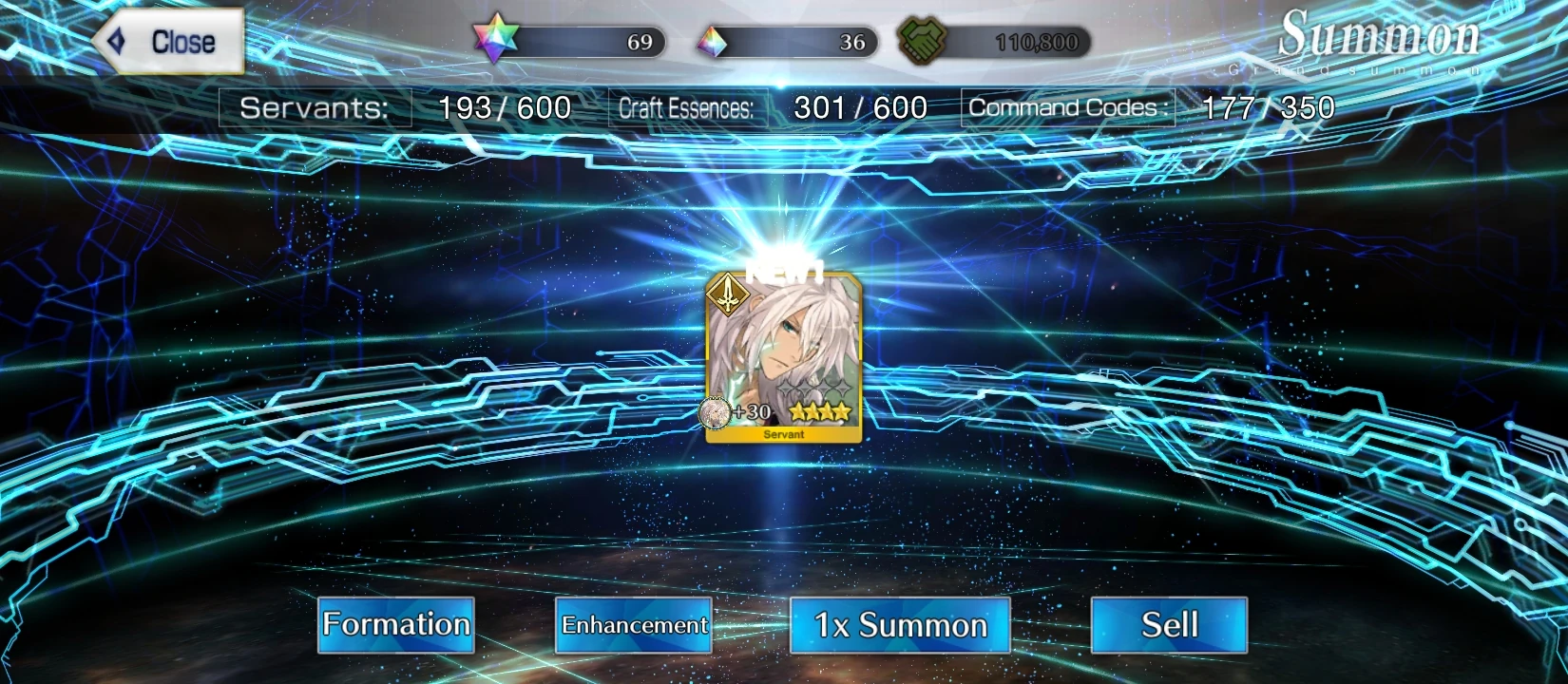The image size is (1568, 684).
Task: Click the NEW! badge above the card
Action: point(782,271)
